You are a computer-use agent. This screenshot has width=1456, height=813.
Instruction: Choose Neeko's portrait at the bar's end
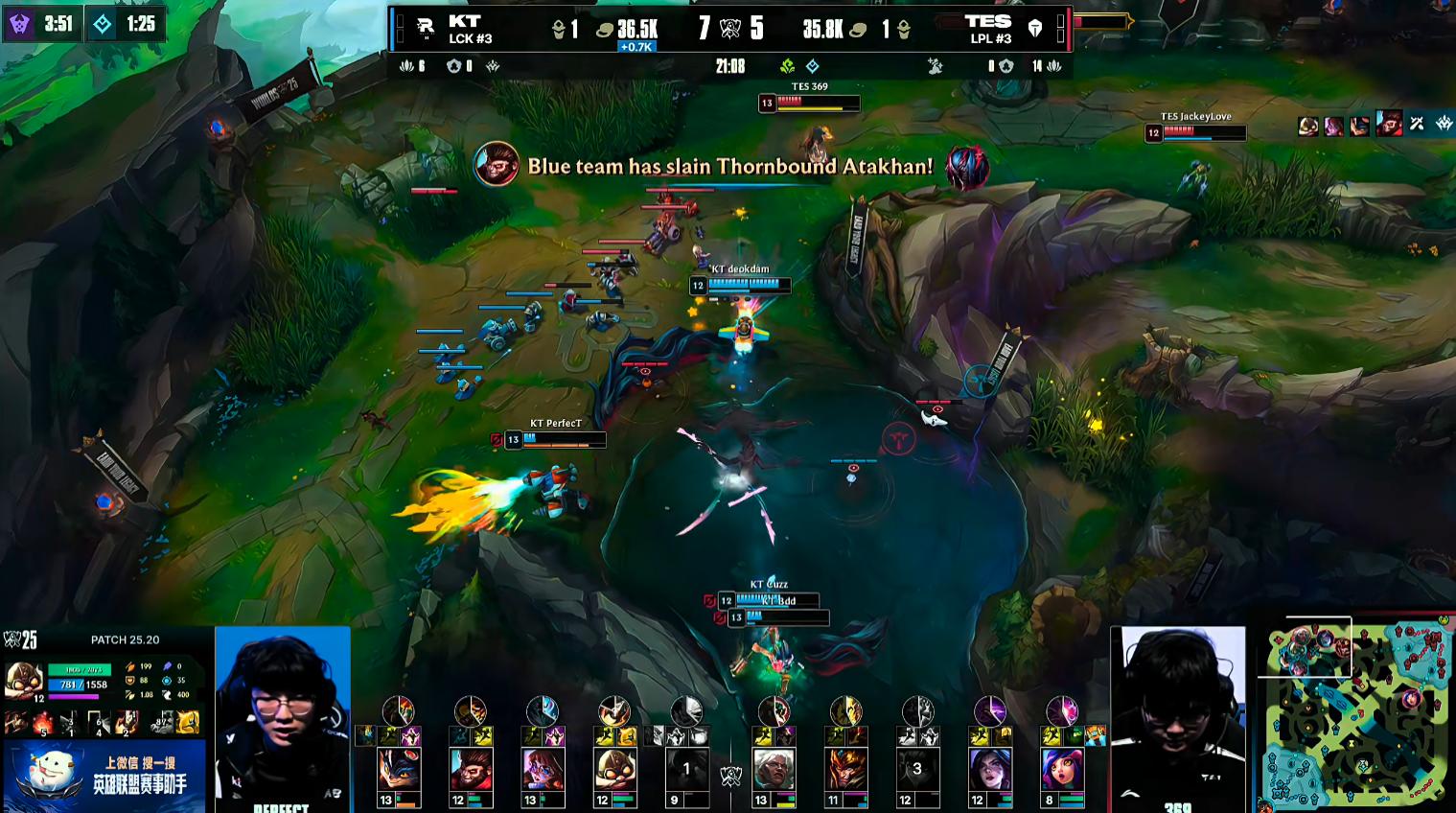1061,769
